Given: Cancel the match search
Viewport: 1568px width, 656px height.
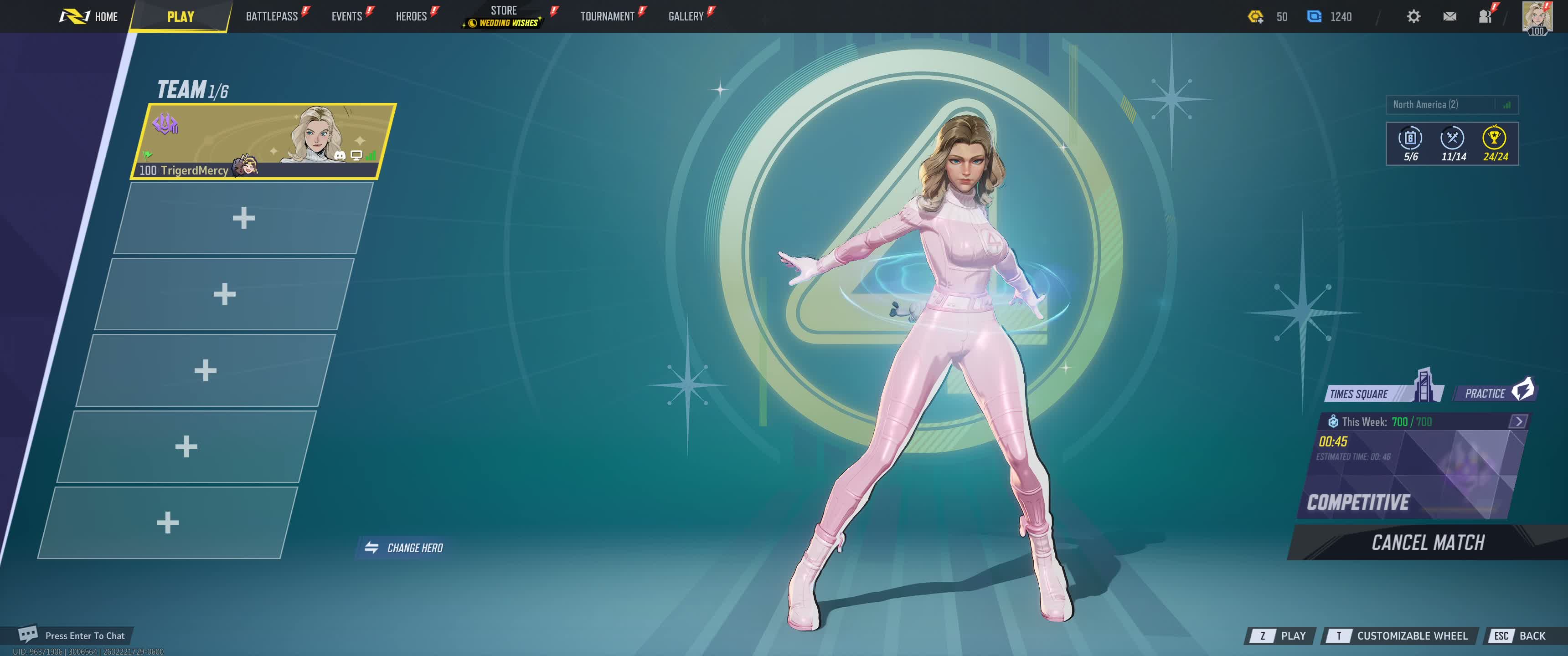Looking at the screenshot, I should 1428,542.
